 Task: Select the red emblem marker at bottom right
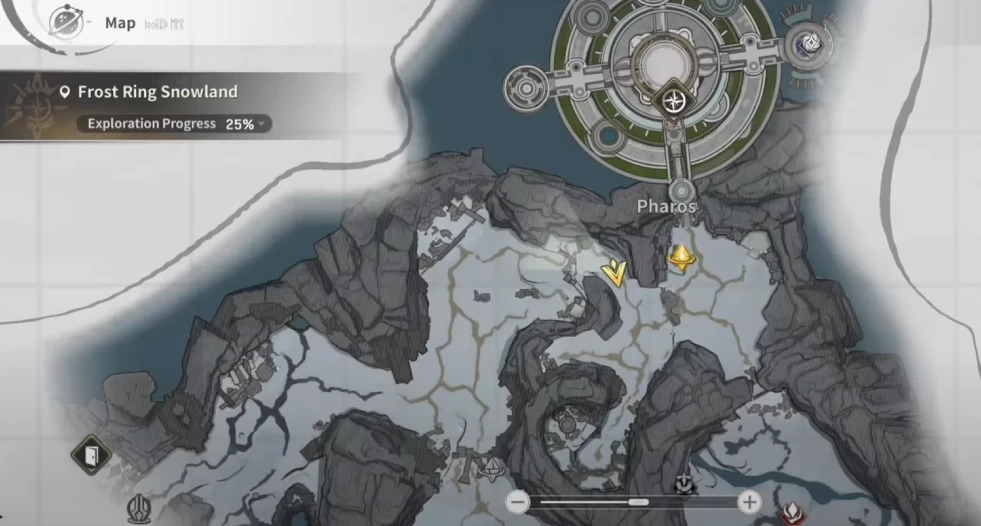point(791,514)
